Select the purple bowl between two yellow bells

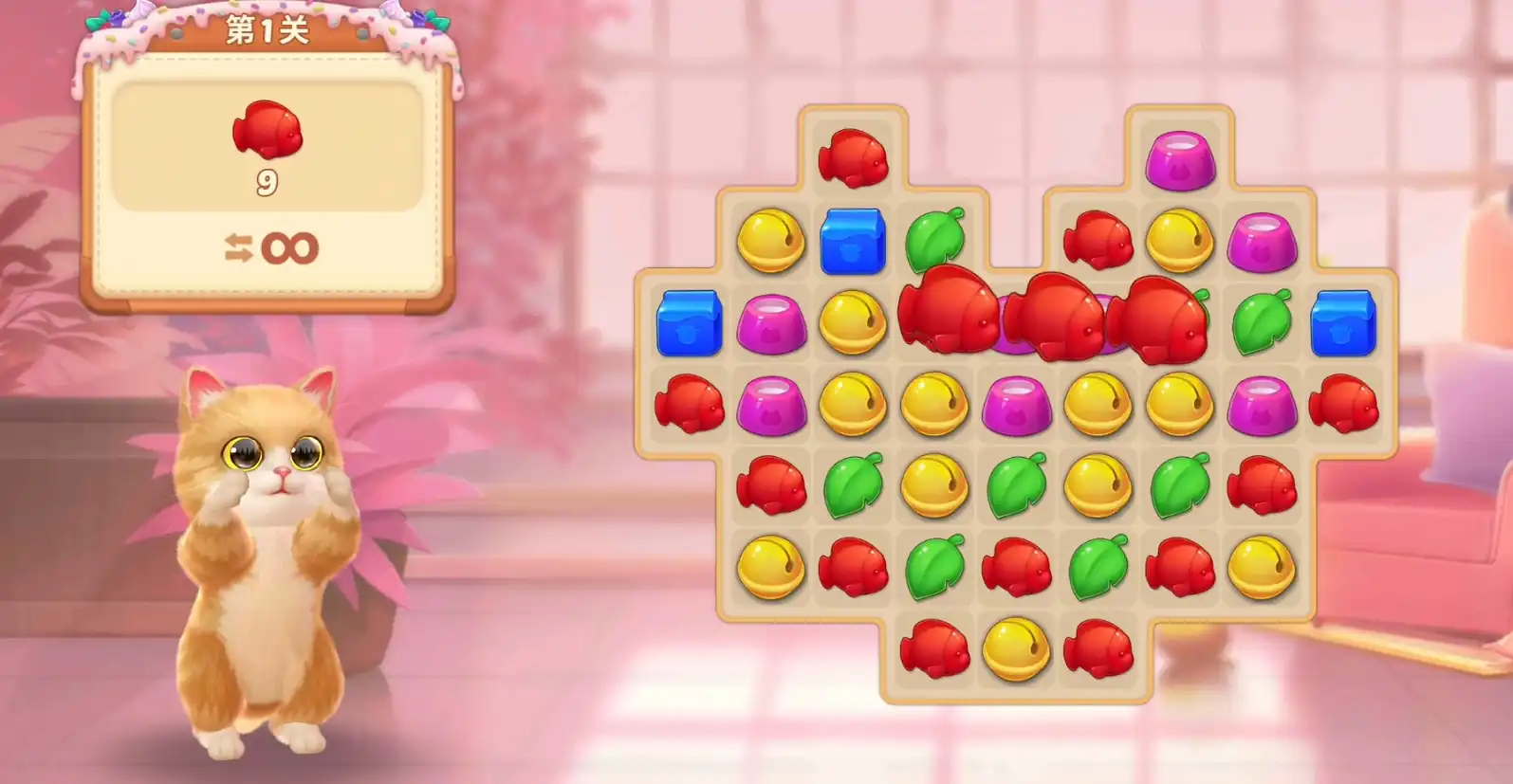tap(1016, 405)
